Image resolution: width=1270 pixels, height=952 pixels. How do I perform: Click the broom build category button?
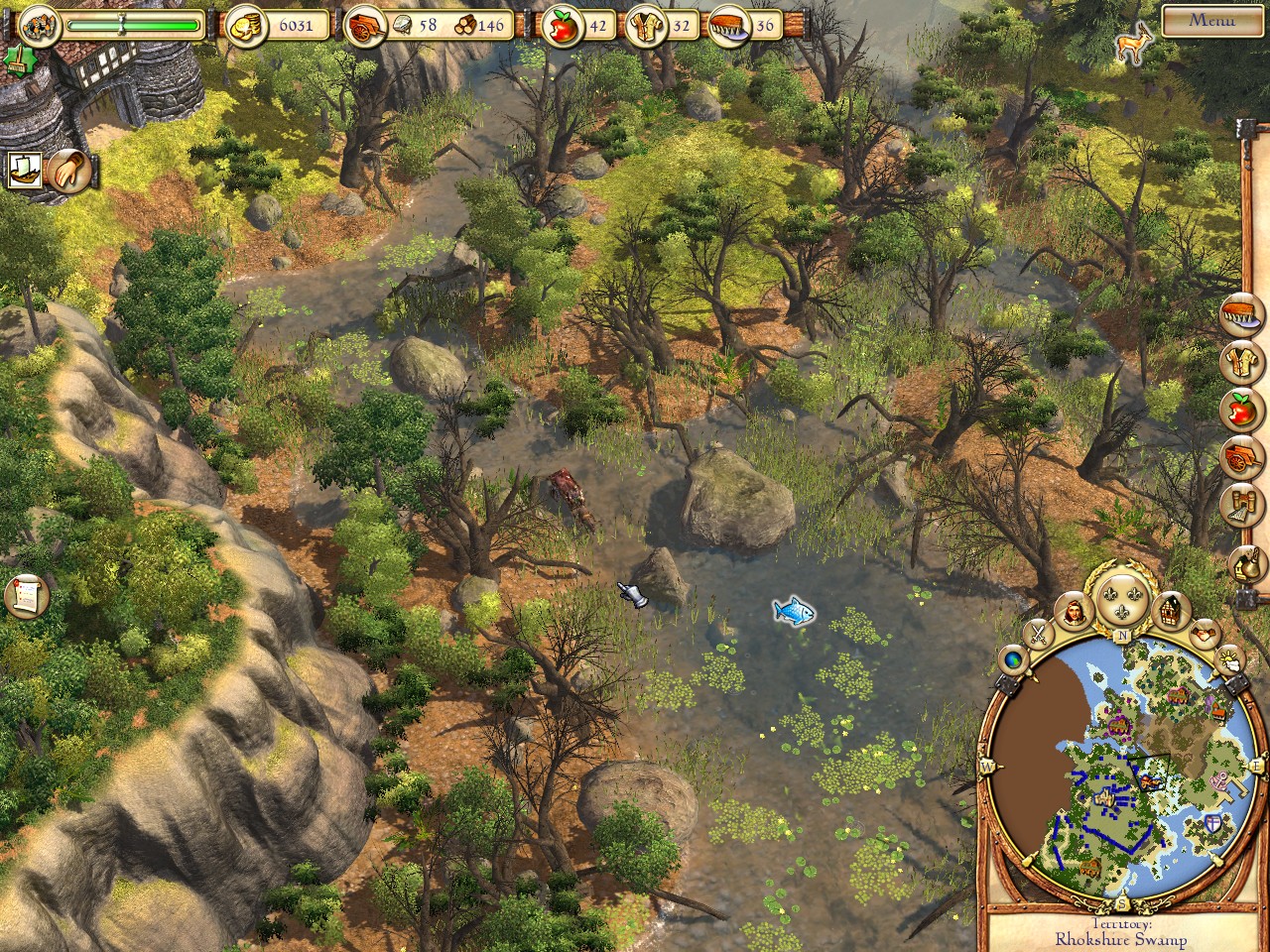tap(1241, 504)
